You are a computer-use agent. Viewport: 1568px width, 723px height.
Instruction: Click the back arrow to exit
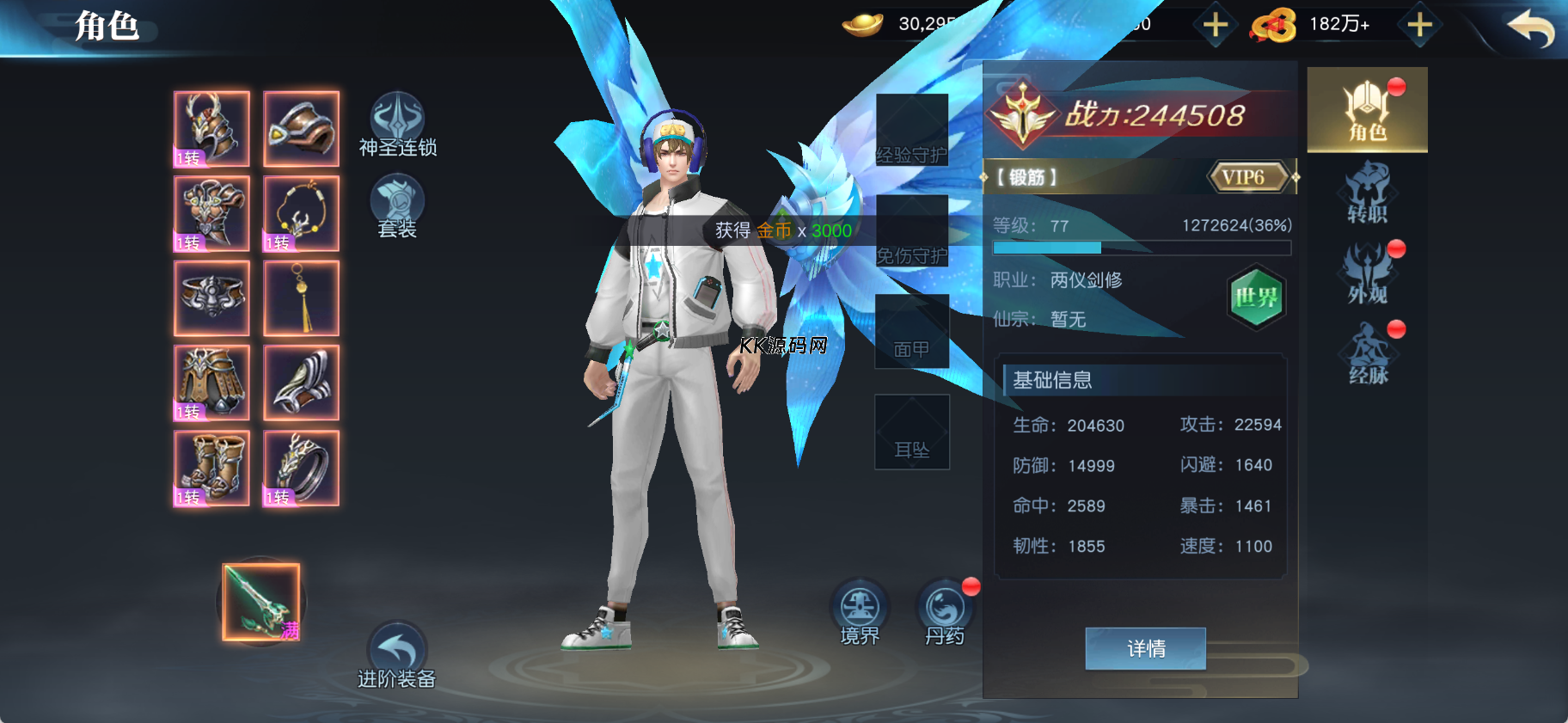click(x=1530, y=28)
